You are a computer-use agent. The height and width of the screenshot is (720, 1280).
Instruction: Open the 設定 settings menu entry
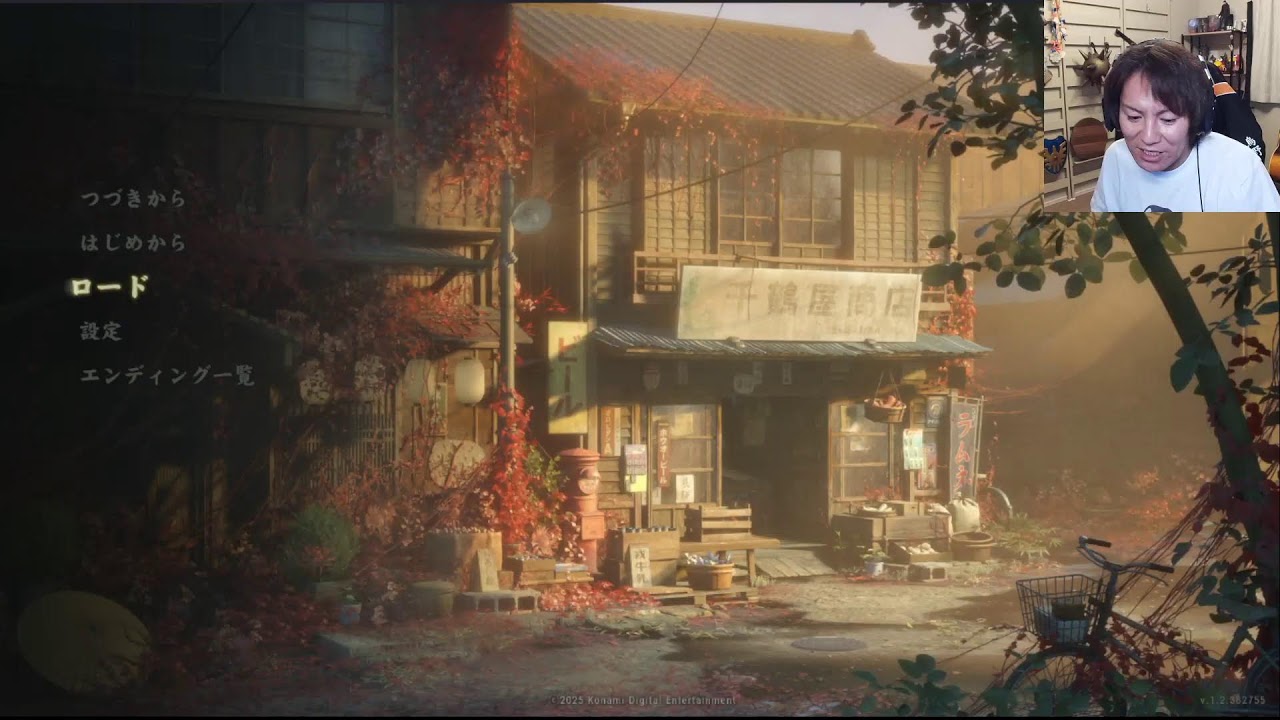pyautogui.click(x=100, y=330)
